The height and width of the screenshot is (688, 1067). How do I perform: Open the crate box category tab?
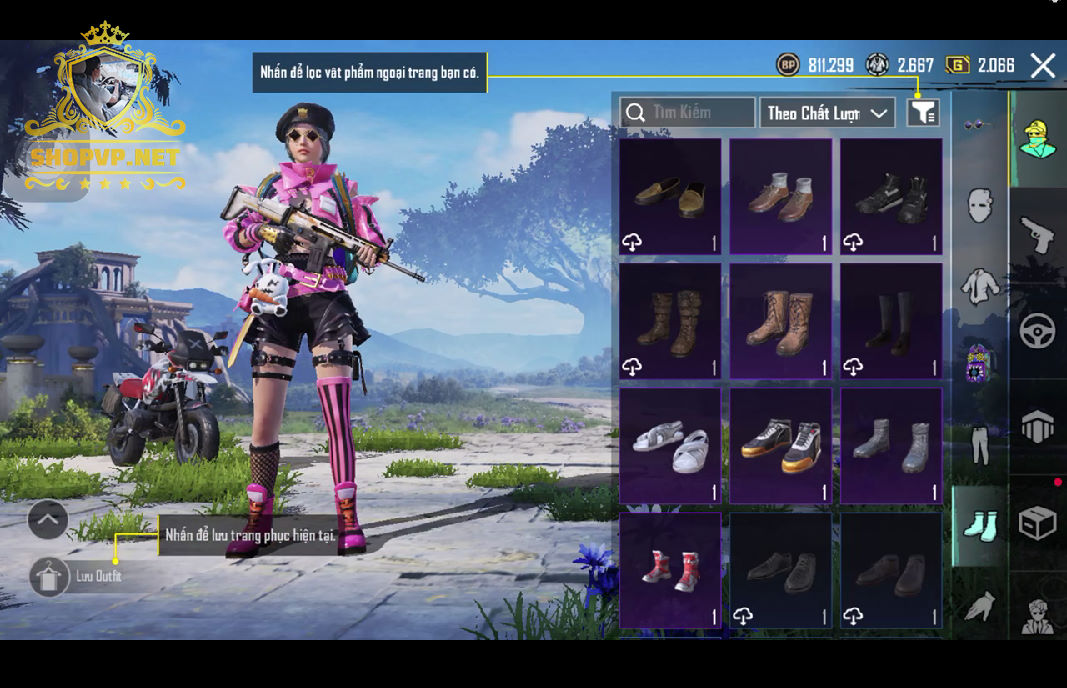1038,522
